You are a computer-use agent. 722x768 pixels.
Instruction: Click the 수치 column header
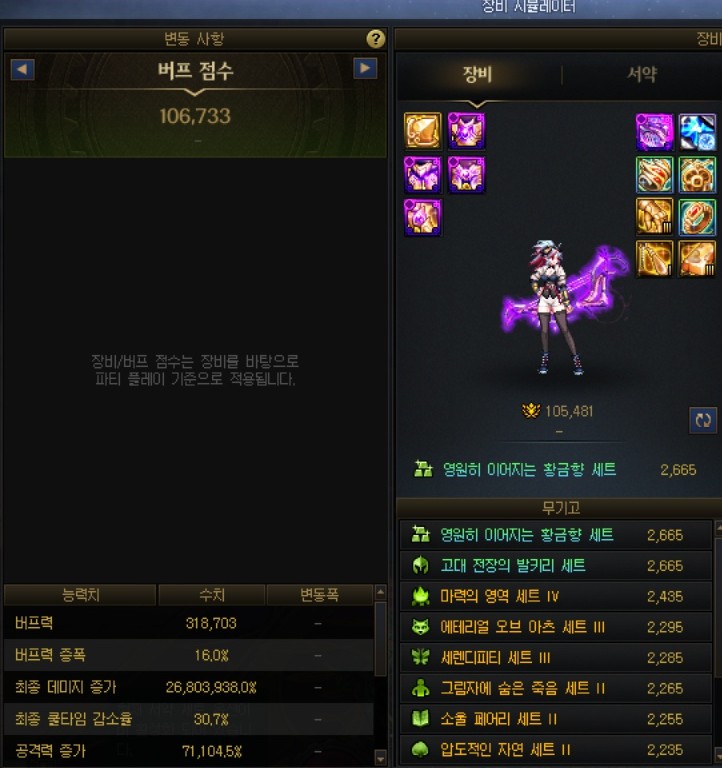pyautogui.click(x=211, y=596)
